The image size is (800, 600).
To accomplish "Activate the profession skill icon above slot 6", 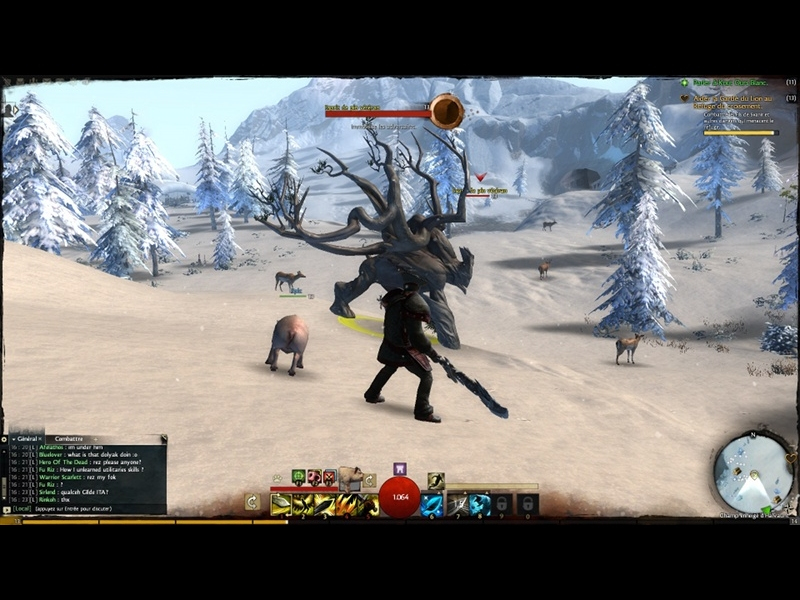I will 436,481.
